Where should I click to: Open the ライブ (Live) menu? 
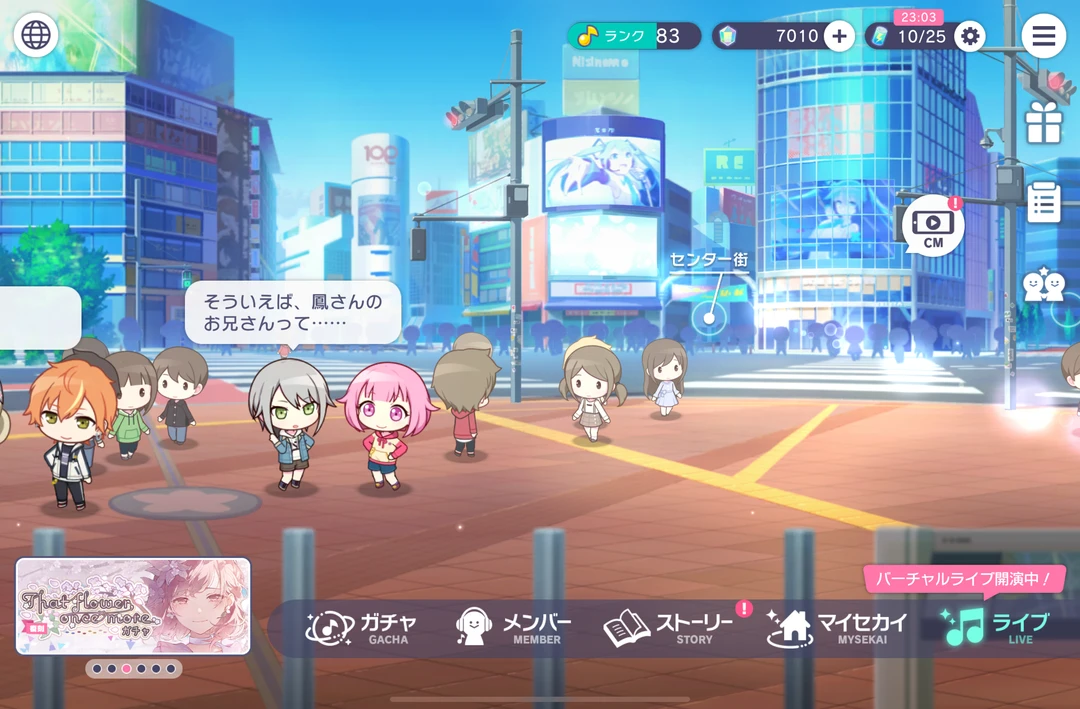point(997,627)
